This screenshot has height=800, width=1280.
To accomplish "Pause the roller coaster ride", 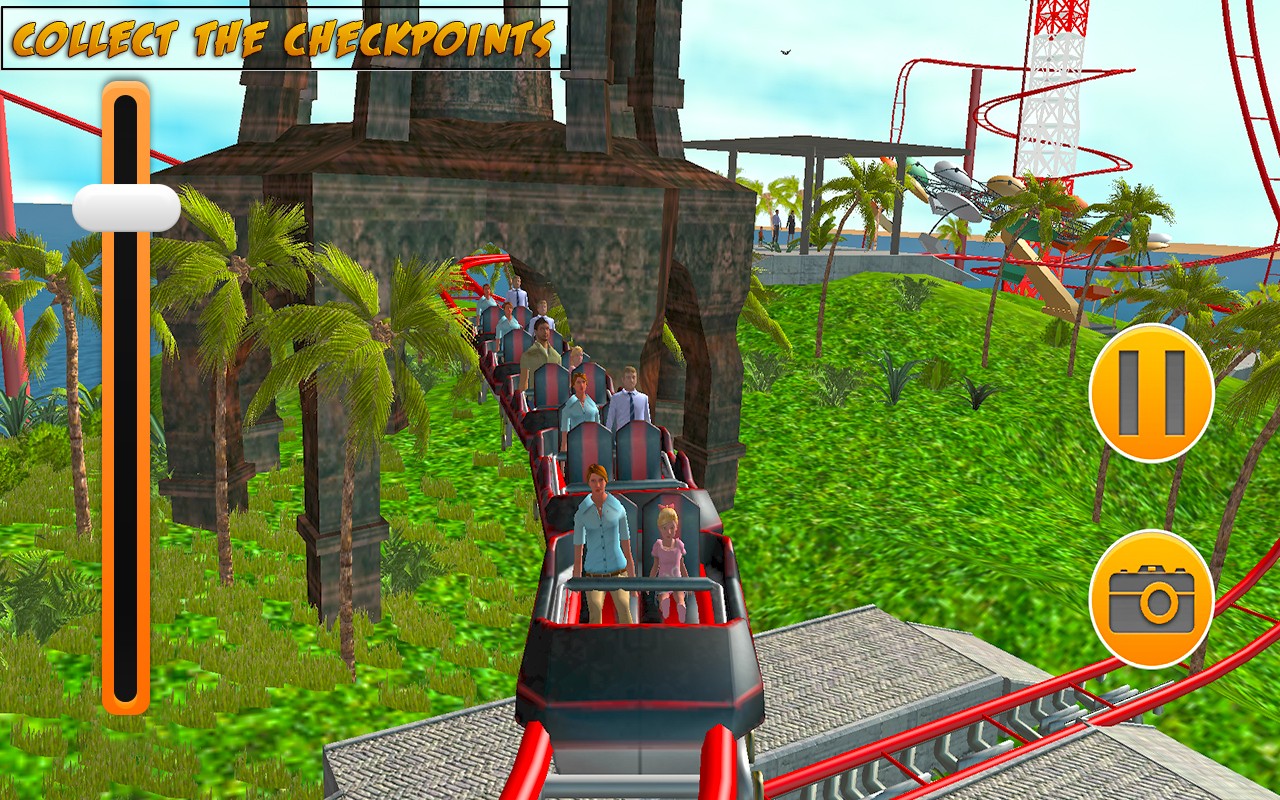I will pos(1151,392).
